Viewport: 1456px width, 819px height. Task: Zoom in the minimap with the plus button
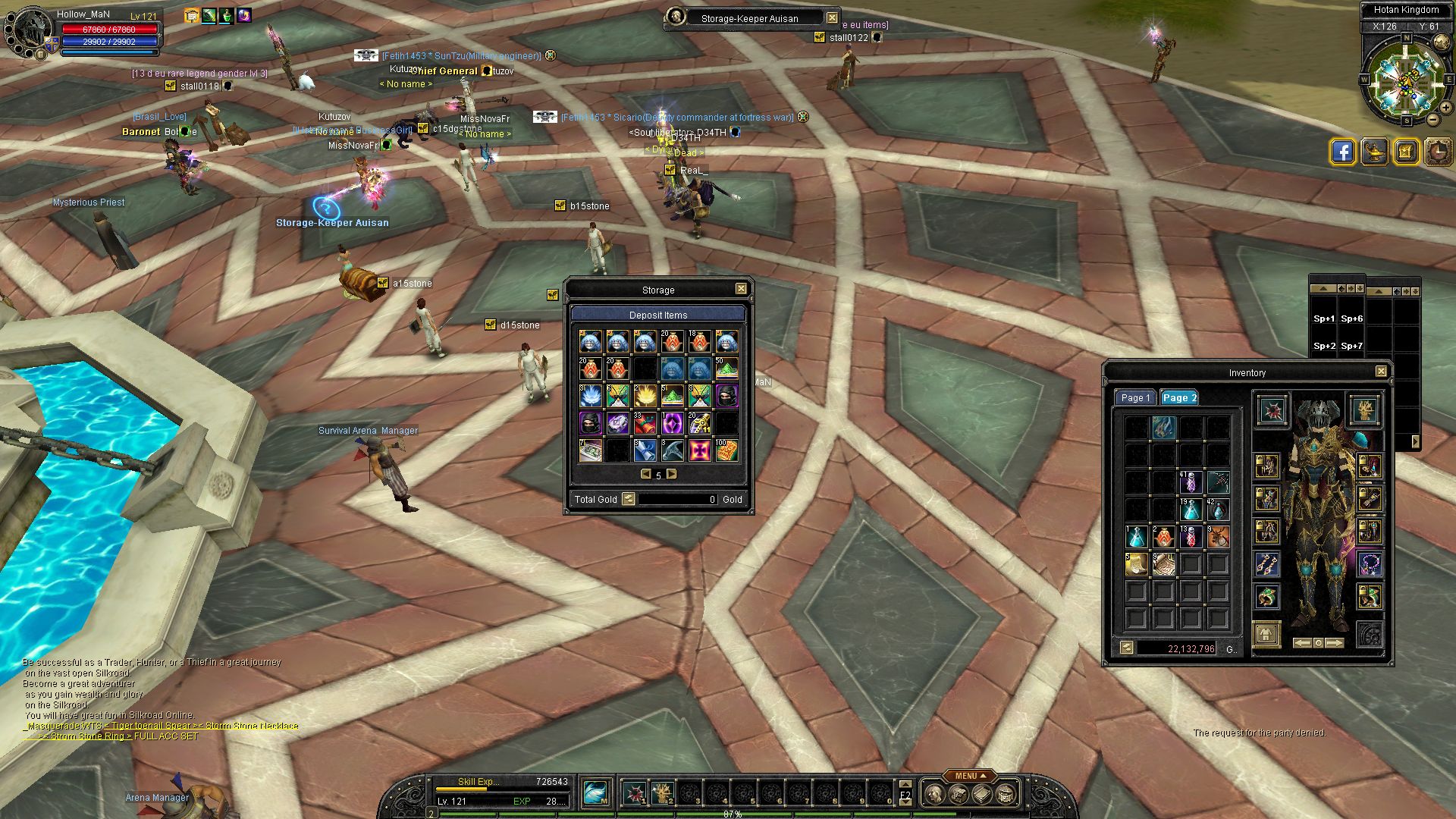tap(1446, 108)
